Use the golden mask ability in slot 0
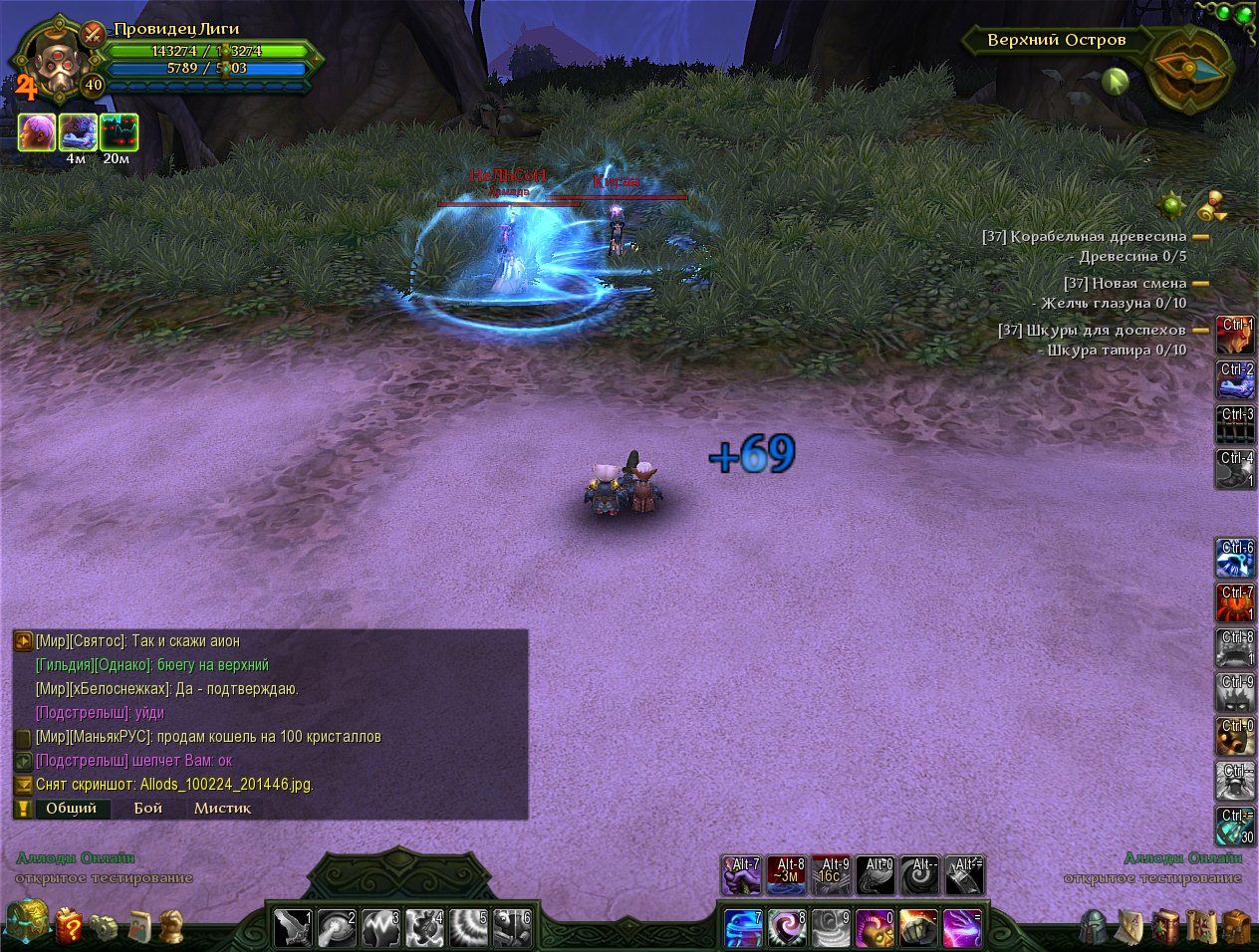Screen dimensions: 1259x952 [875, 928]
